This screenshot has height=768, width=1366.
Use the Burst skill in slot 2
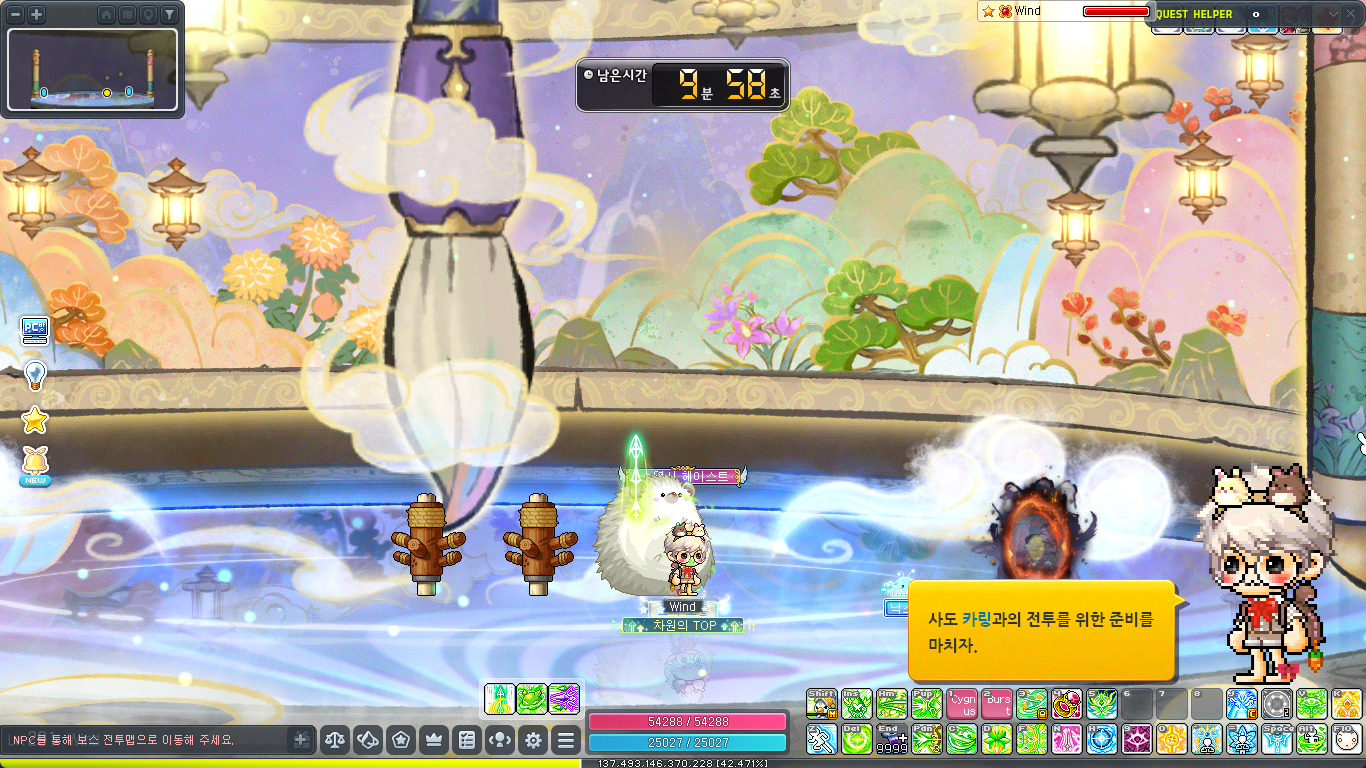pos(996,704)
